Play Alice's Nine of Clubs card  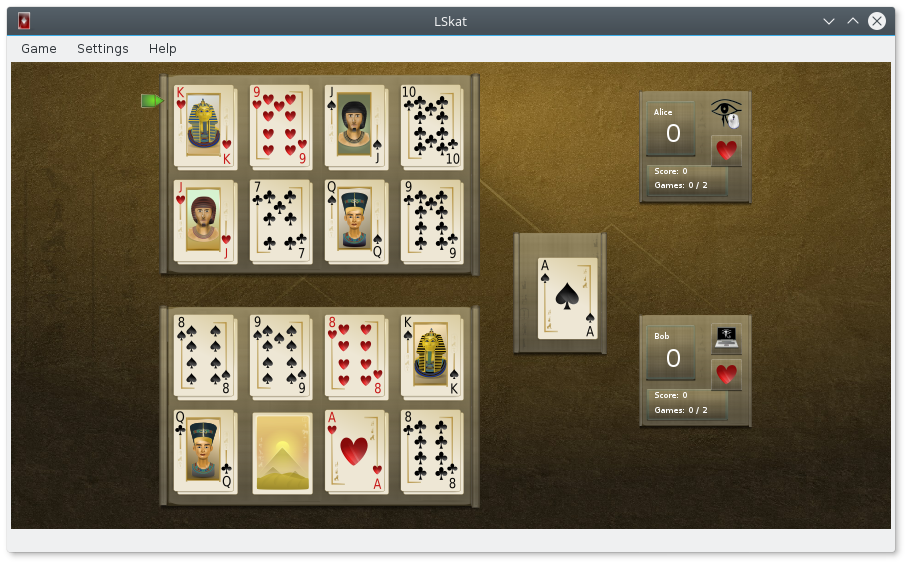click(431, 221)
